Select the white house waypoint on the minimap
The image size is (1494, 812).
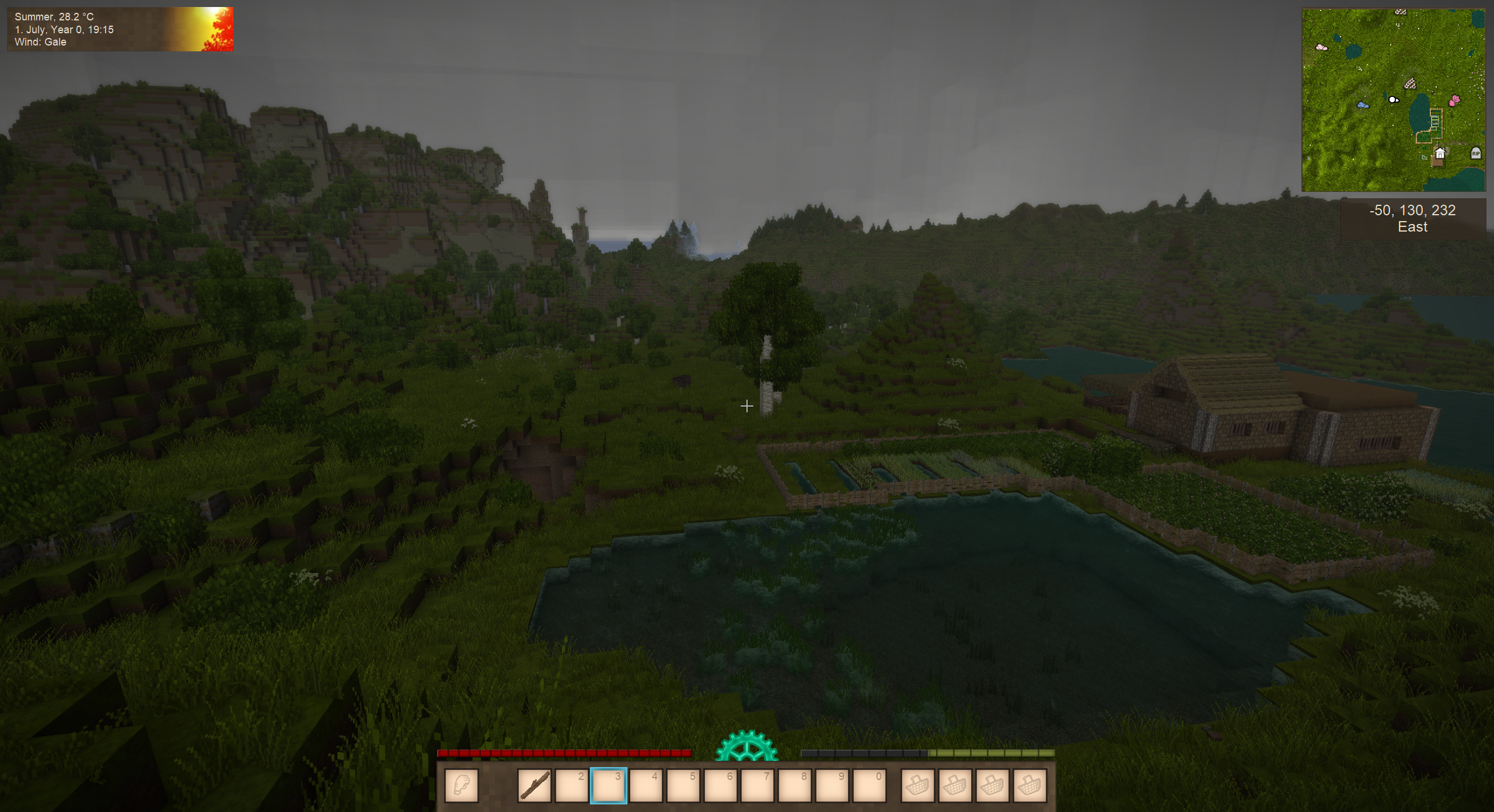pyautogui.click(x=1440, y=153)
